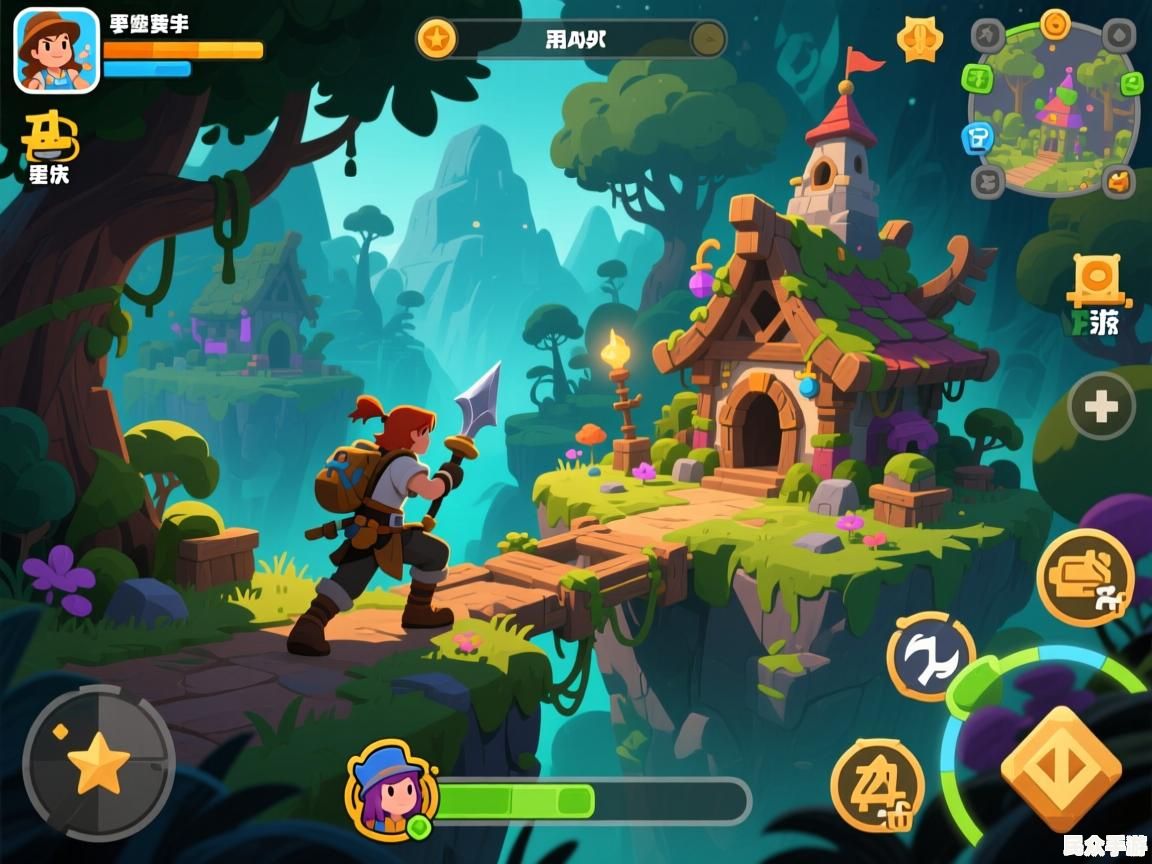The width and height of the screenshot is (1152, 864).
Task: Activate the gold skill button left of the diamond
Action: click(x=876, y=786)
